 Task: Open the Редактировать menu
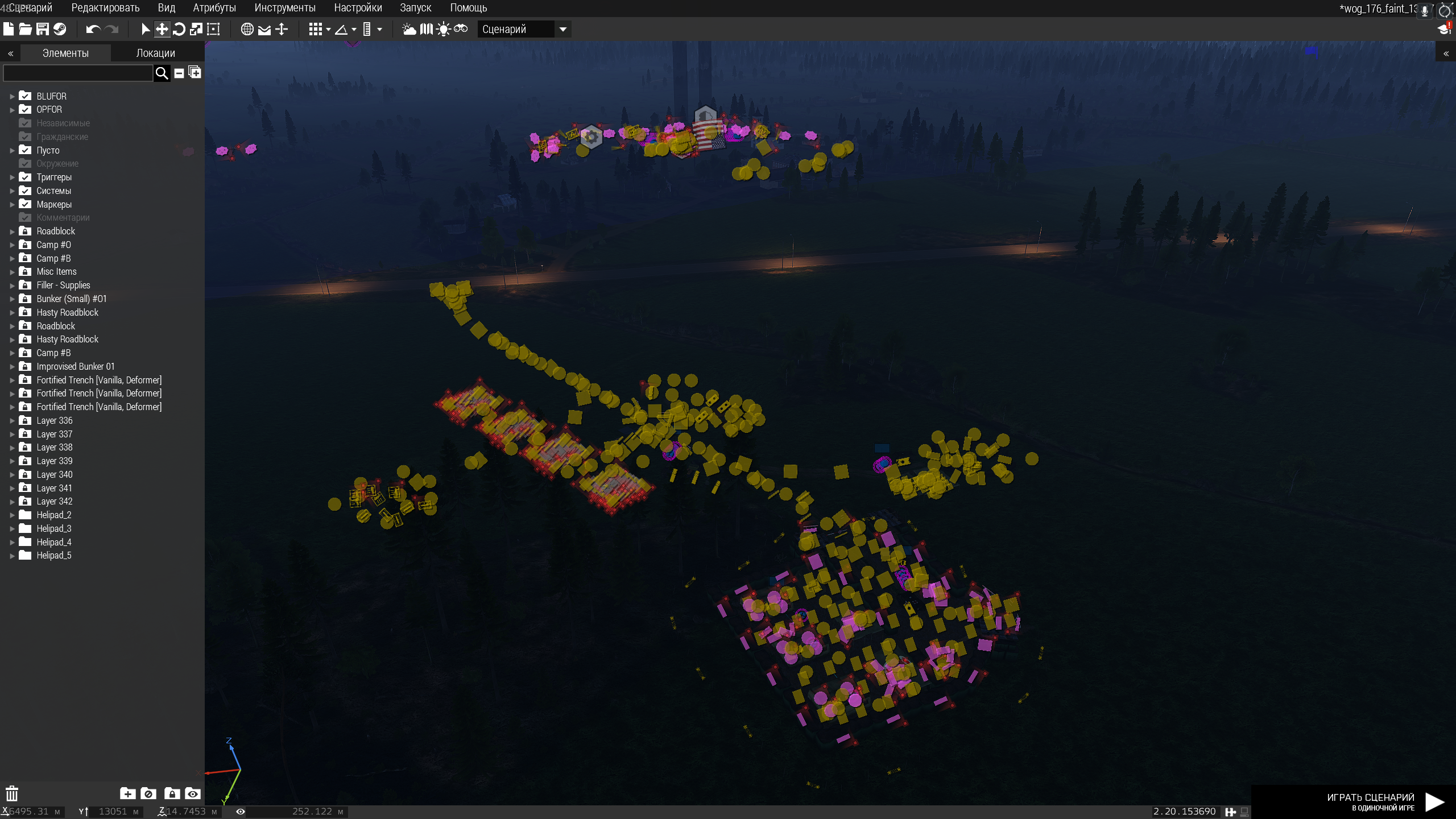[x=105, y=8]
